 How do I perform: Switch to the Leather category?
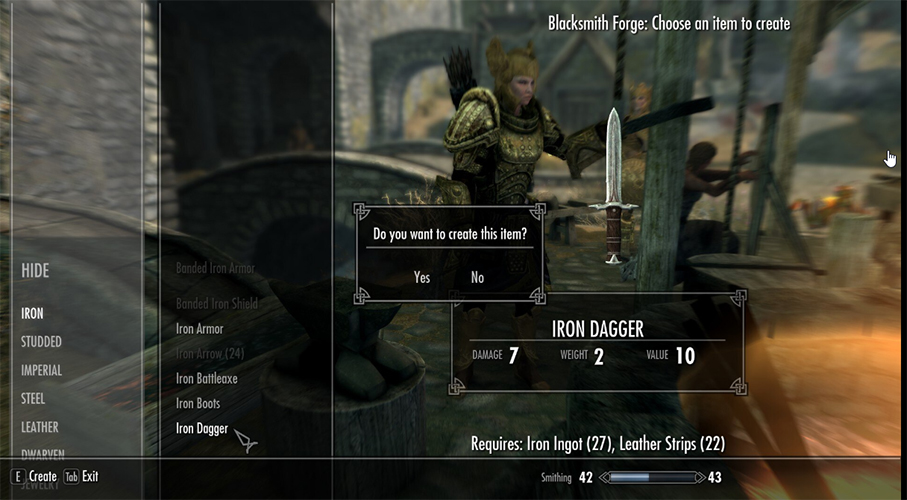pos(40,427)
